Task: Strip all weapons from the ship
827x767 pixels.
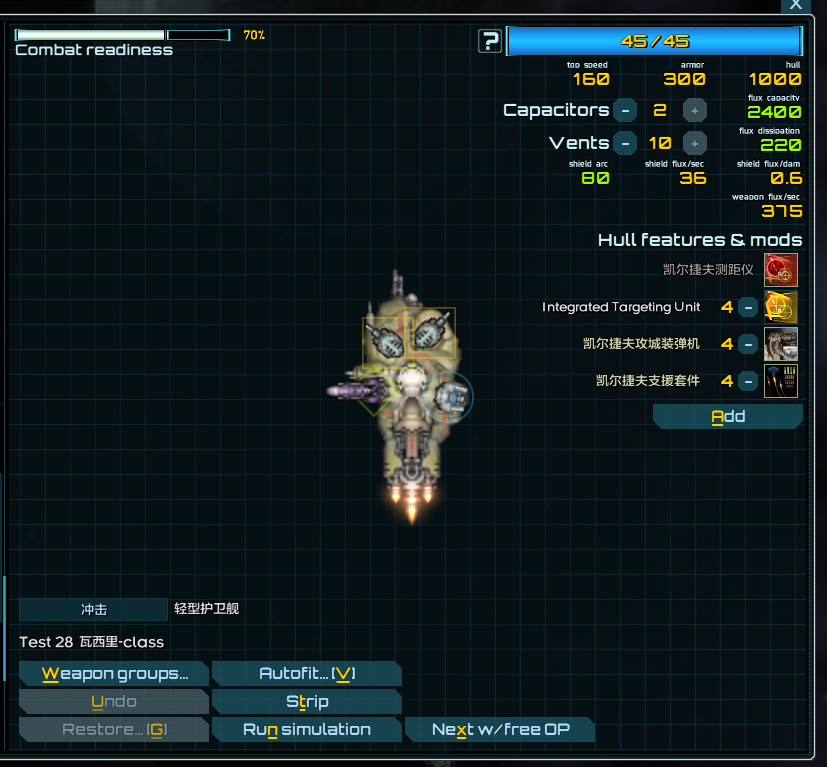Action: [x=306, y=702]
